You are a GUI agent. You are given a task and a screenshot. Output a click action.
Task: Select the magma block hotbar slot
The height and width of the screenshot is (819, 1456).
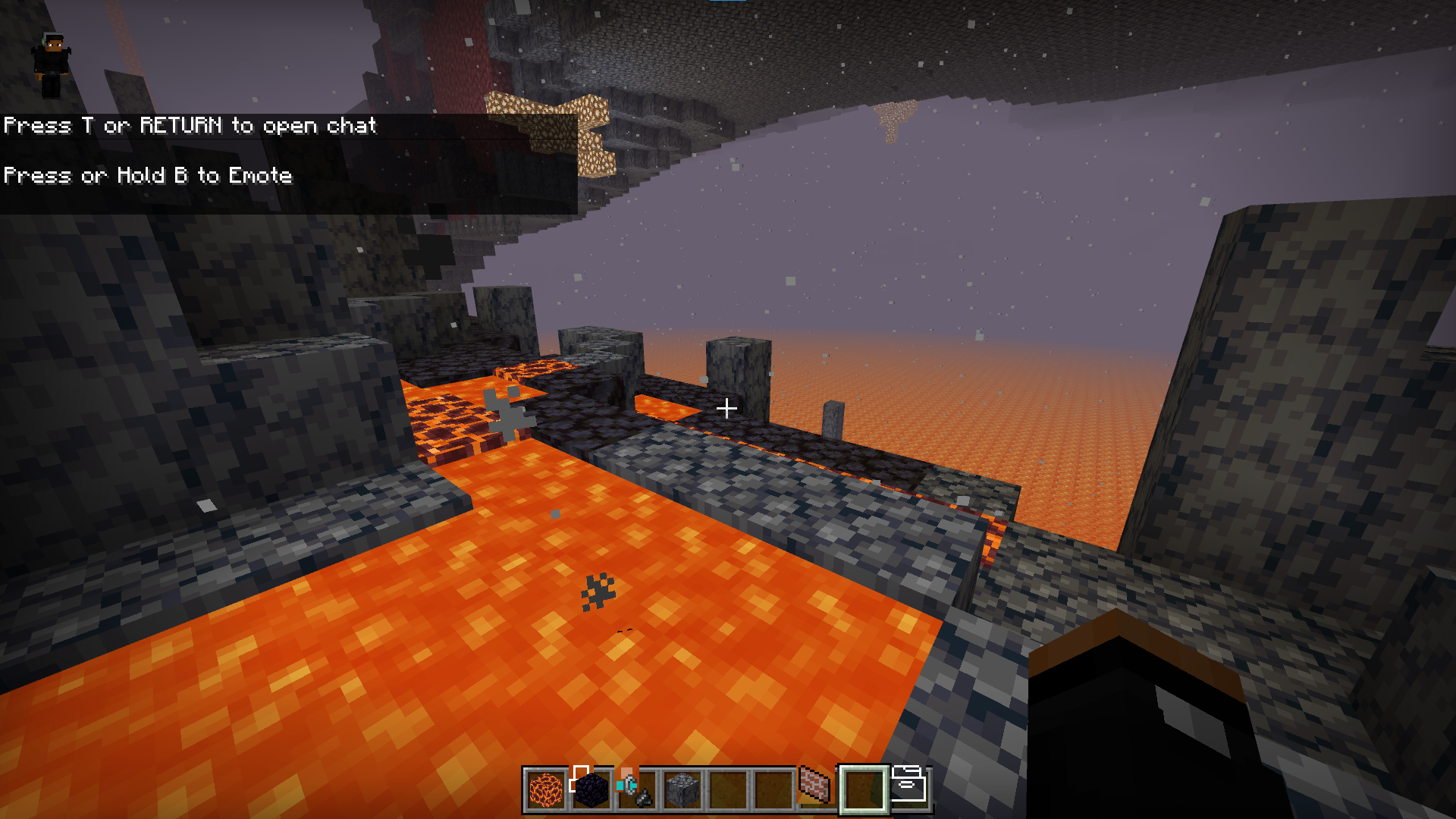(545, 789)
